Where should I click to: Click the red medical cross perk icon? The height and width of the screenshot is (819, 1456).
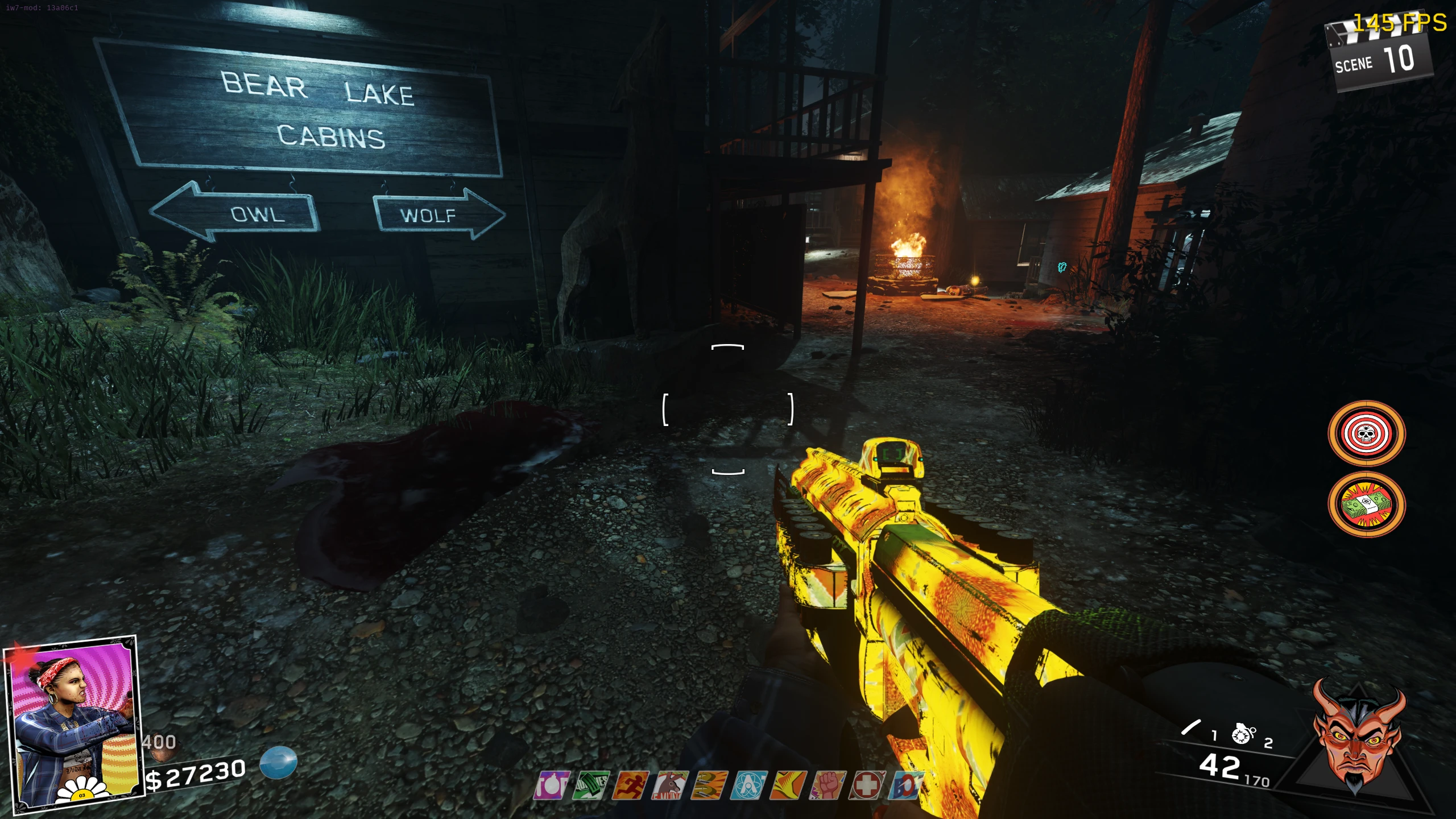867,785
